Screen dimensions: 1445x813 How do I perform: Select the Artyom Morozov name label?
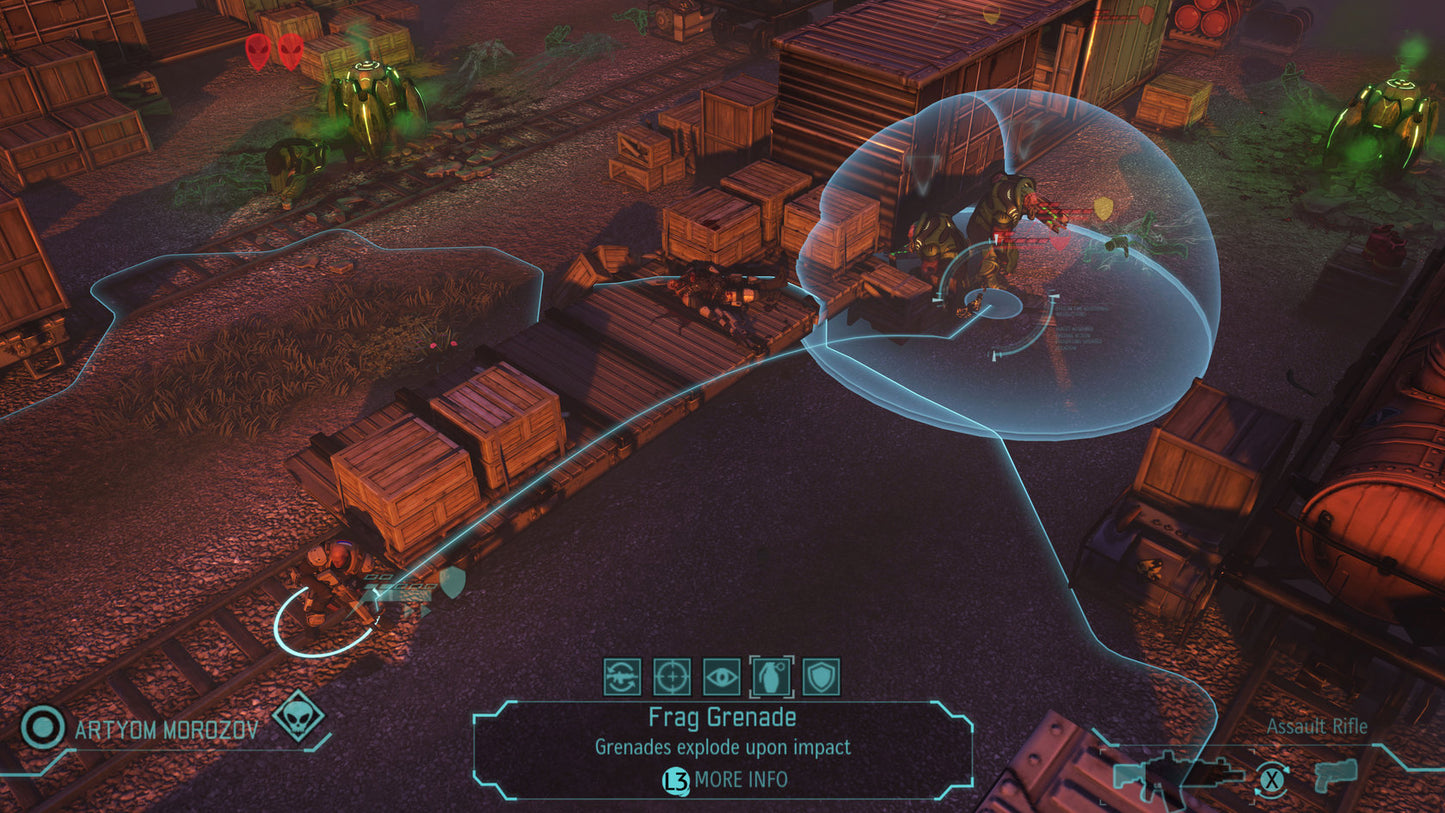click(x=165, y=730)
